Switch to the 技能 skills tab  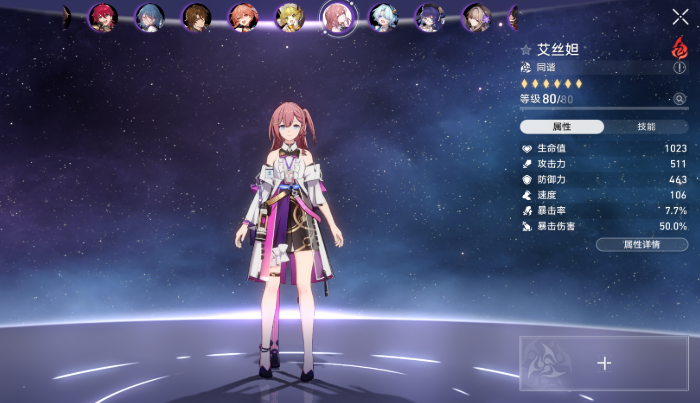pos(646,127)
